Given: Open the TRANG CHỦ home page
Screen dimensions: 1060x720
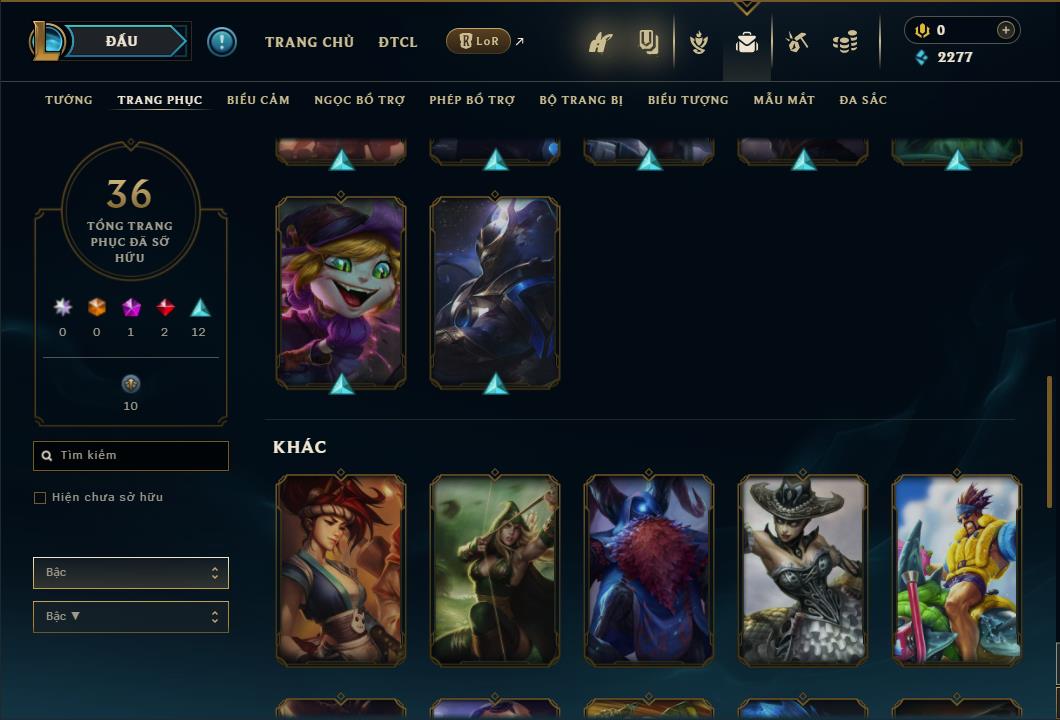Looking at the screenshot, I should (x=309, y=42).
